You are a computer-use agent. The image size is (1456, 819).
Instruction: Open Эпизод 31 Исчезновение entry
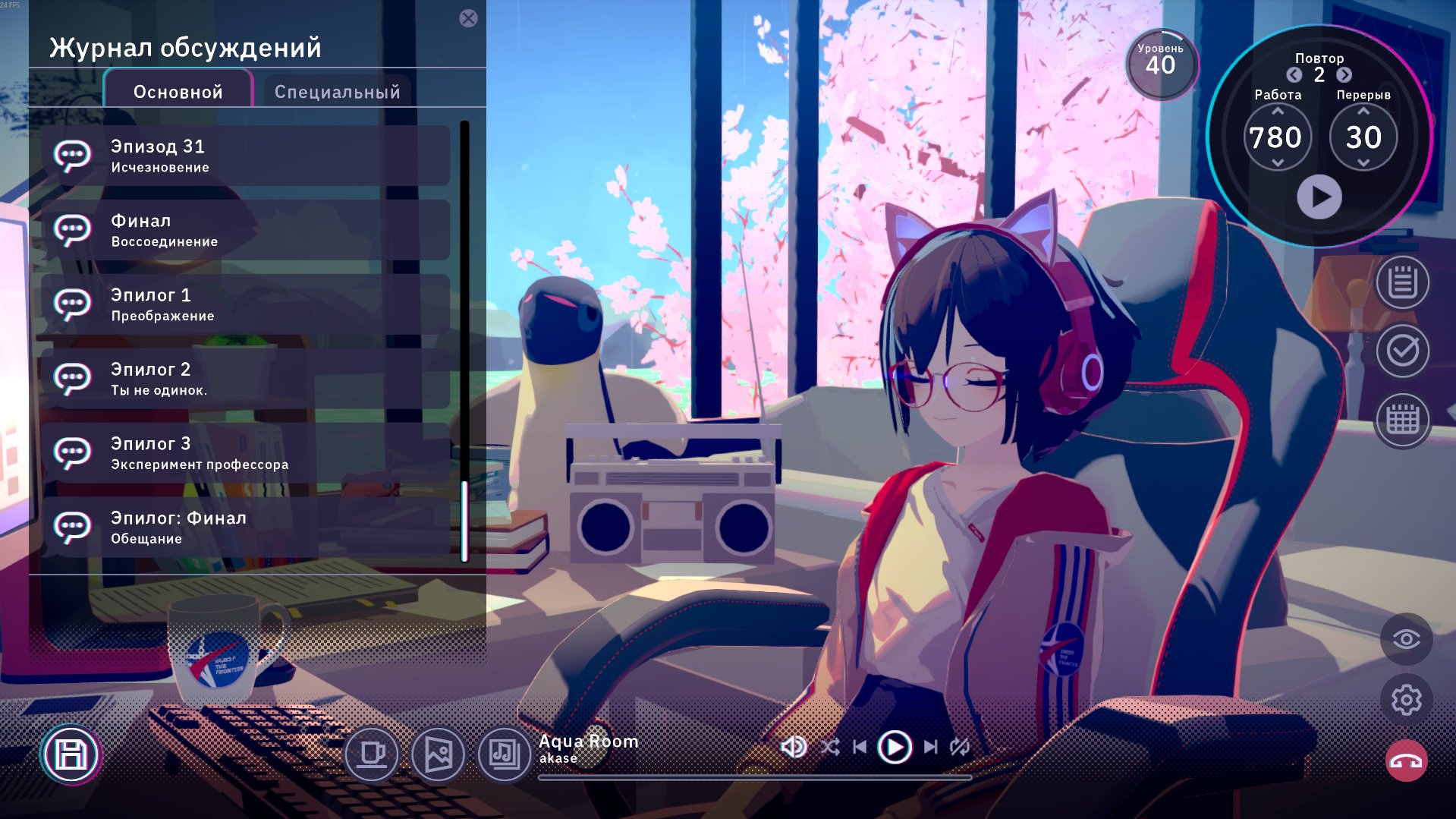tap(245, 156)
